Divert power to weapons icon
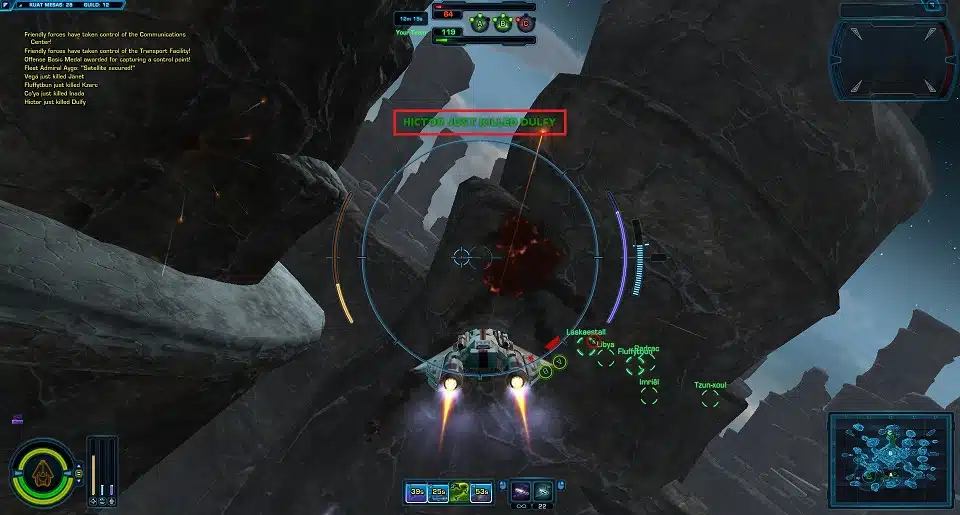 (94, 499)
